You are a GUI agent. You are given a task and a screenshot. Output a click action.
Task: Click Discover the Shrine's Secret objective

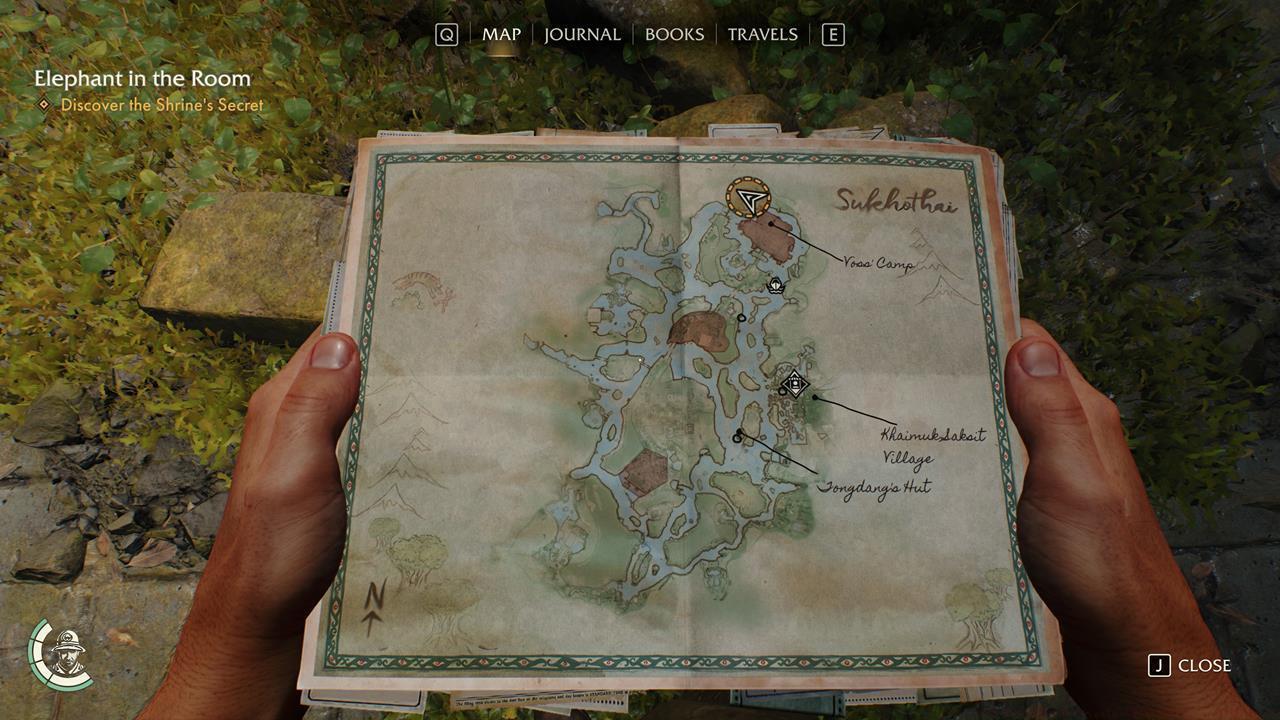coord(163,104)
